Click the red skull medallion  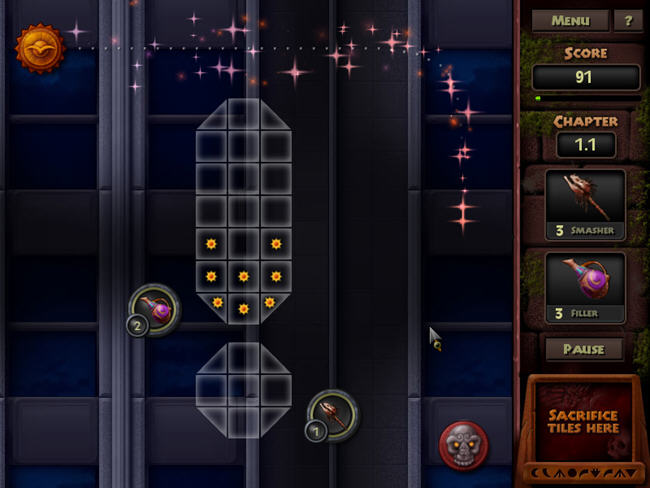point(464,444)
